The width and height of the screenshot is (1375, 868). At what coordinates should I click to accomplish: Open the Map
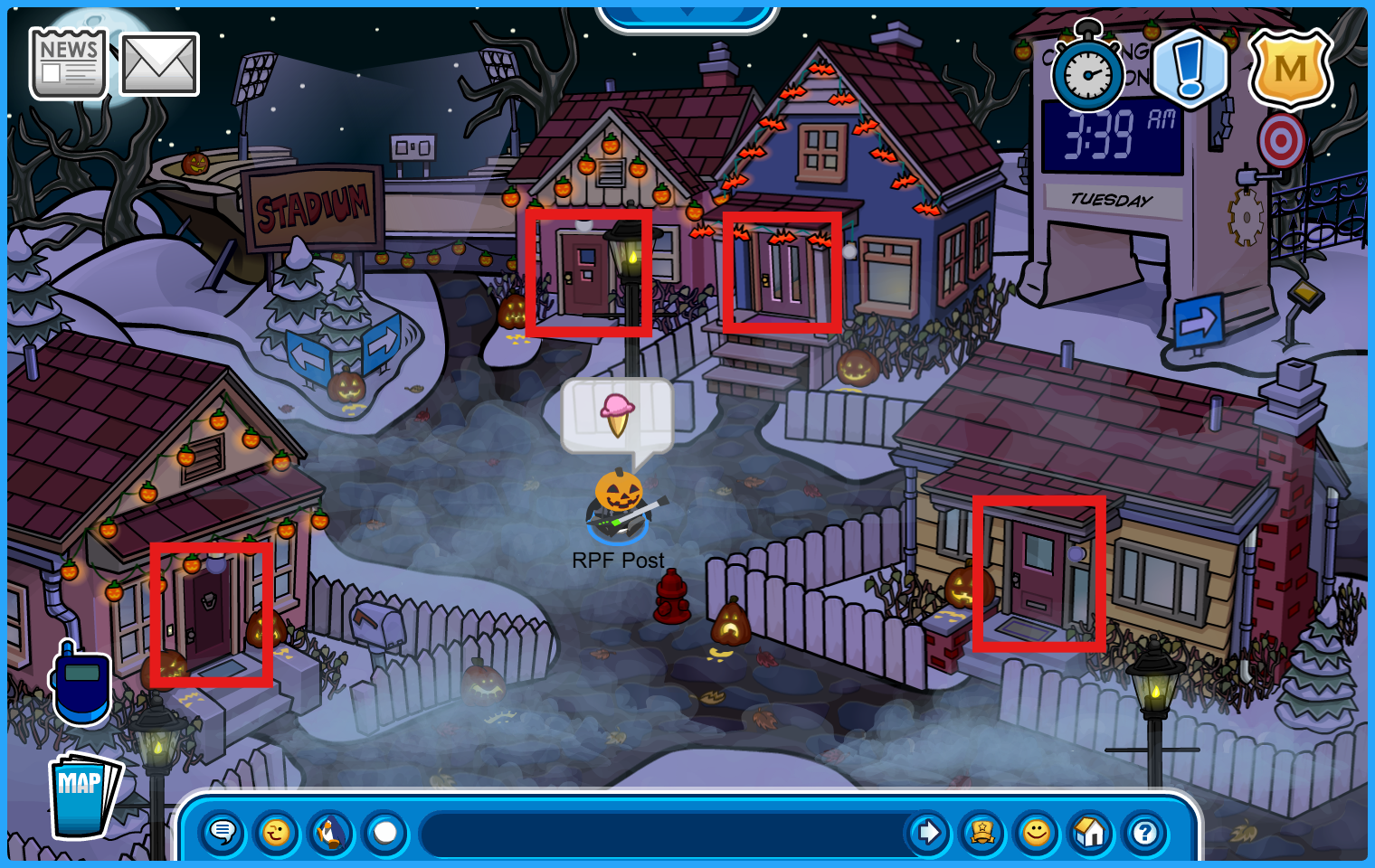83,796
